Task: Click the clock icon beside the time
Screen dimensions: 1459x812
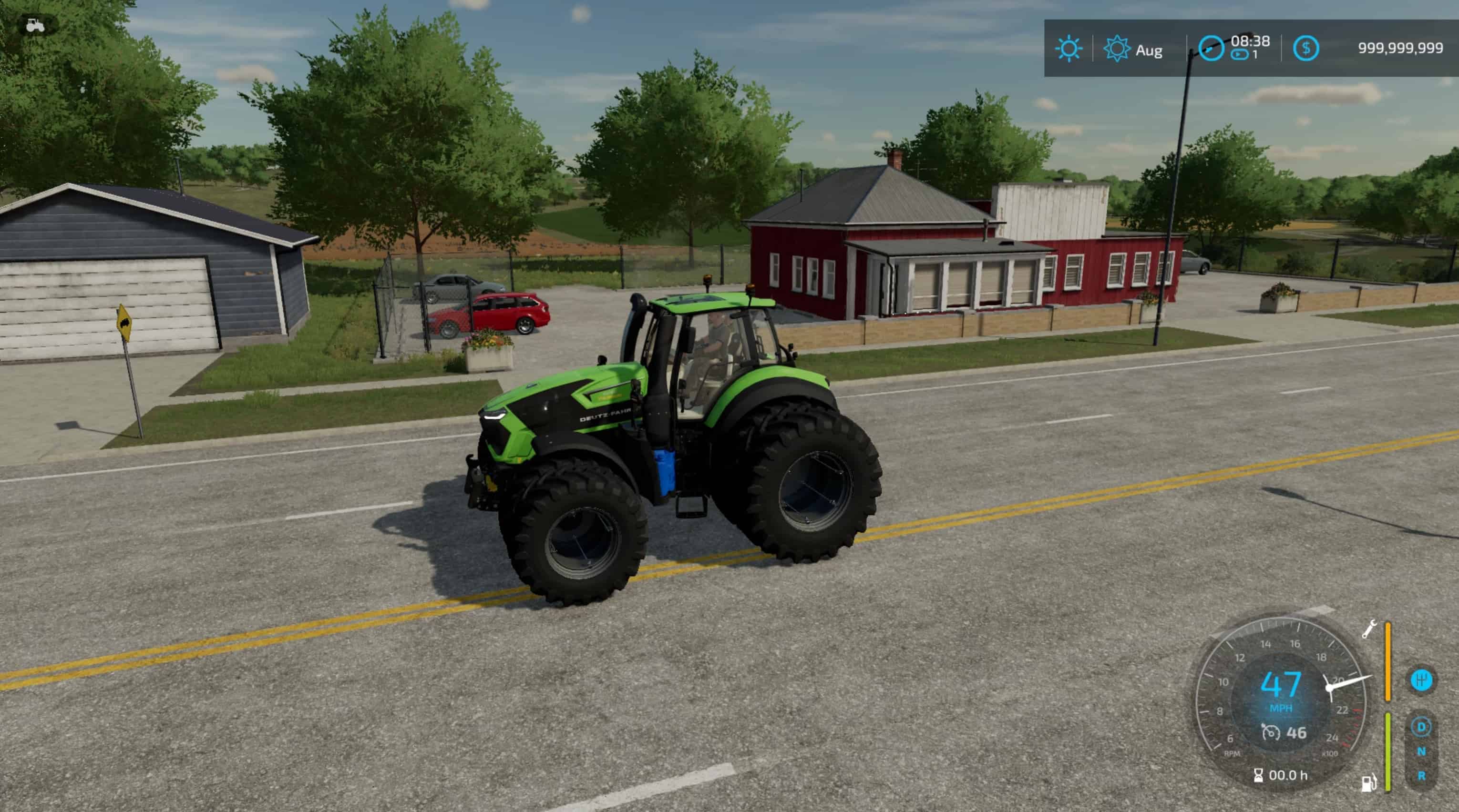Action: point(1211,49)
